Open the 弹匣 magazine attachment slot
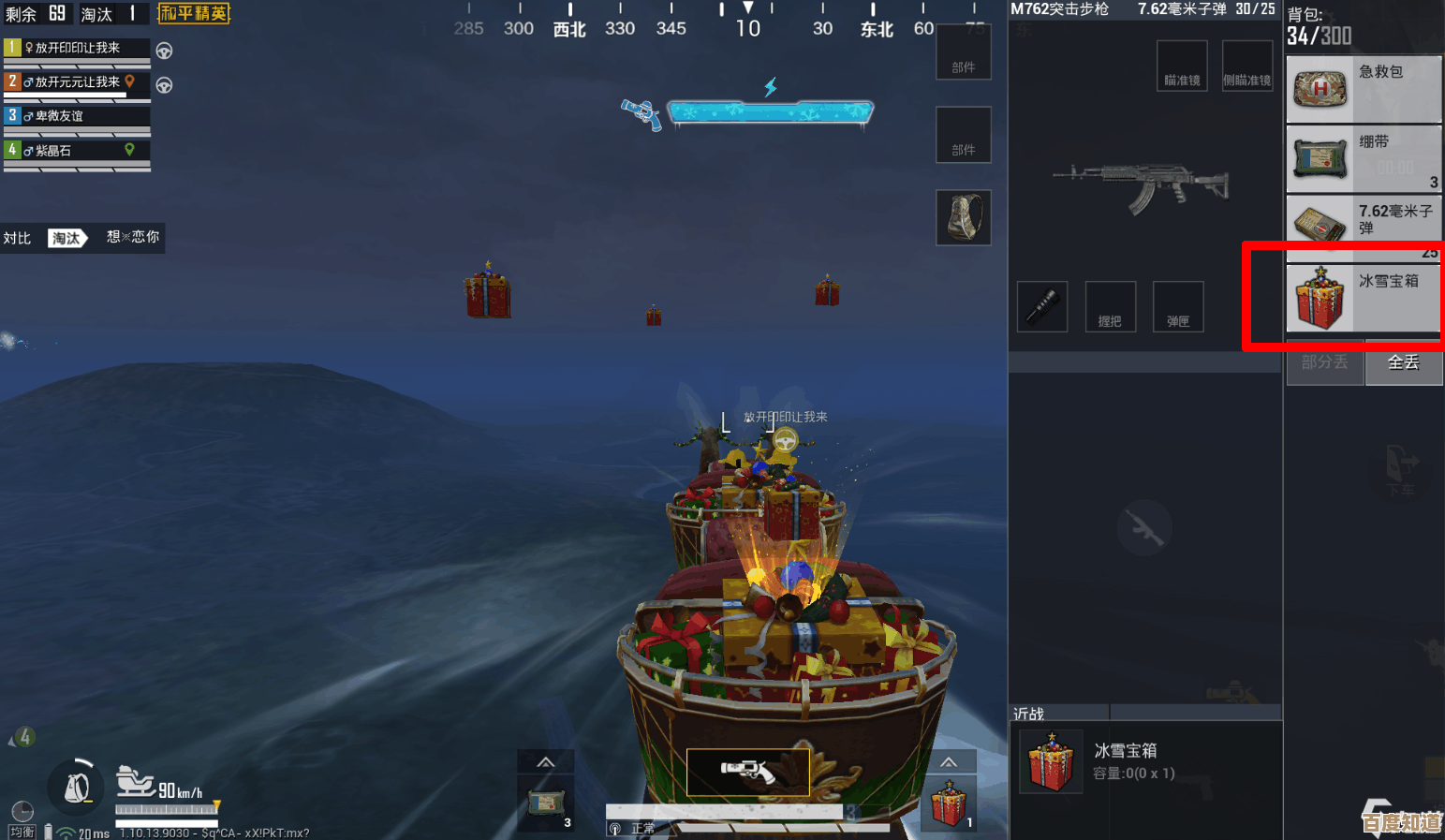Screen dimensions: 1445x840 click(x=1178, y=306)
